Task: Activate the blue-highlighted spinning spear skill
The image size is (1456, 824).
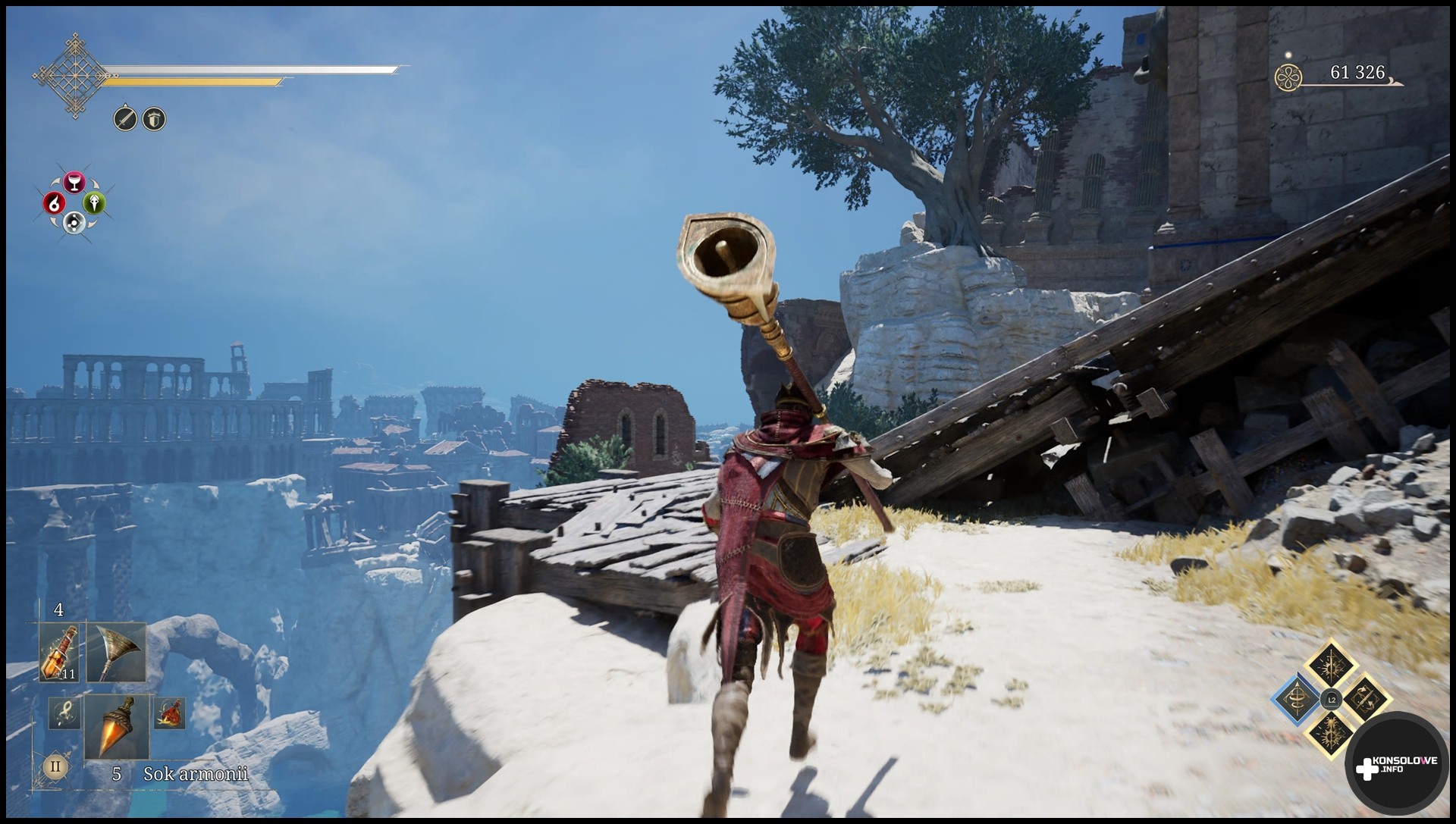Action: (1299, 700)
